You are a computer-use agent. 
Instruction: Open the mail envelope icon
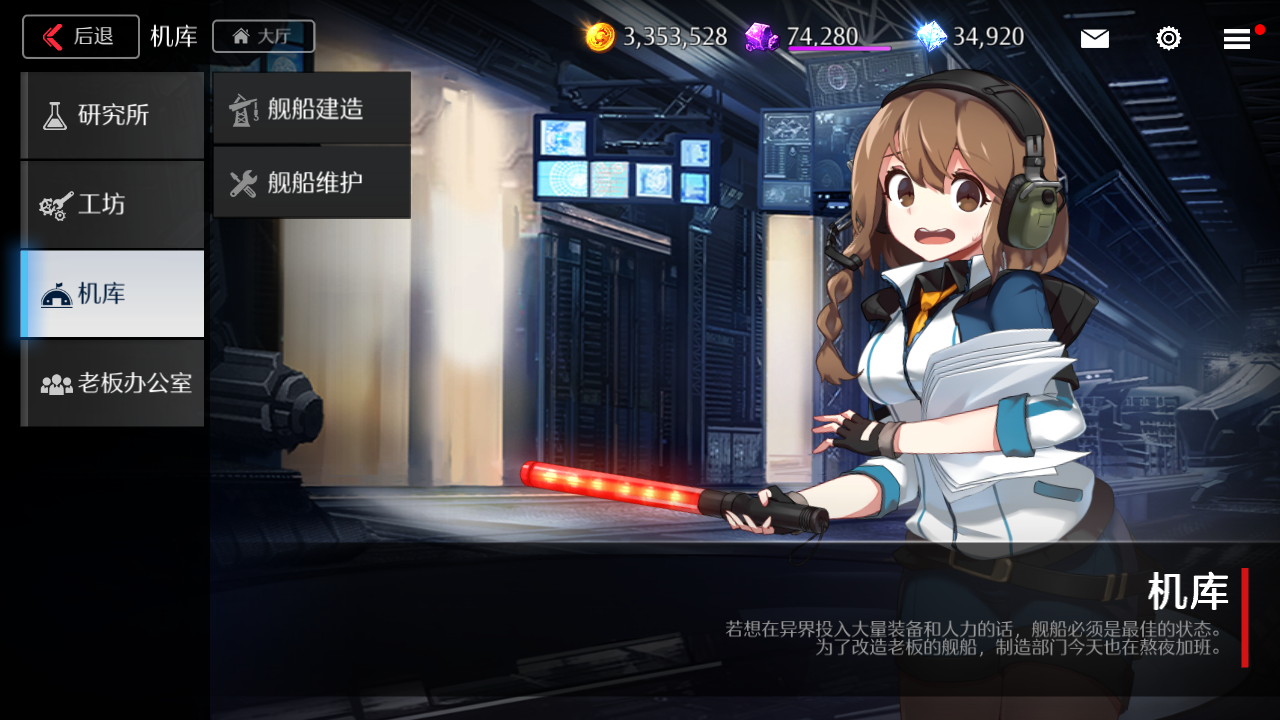click(1094, 38)
